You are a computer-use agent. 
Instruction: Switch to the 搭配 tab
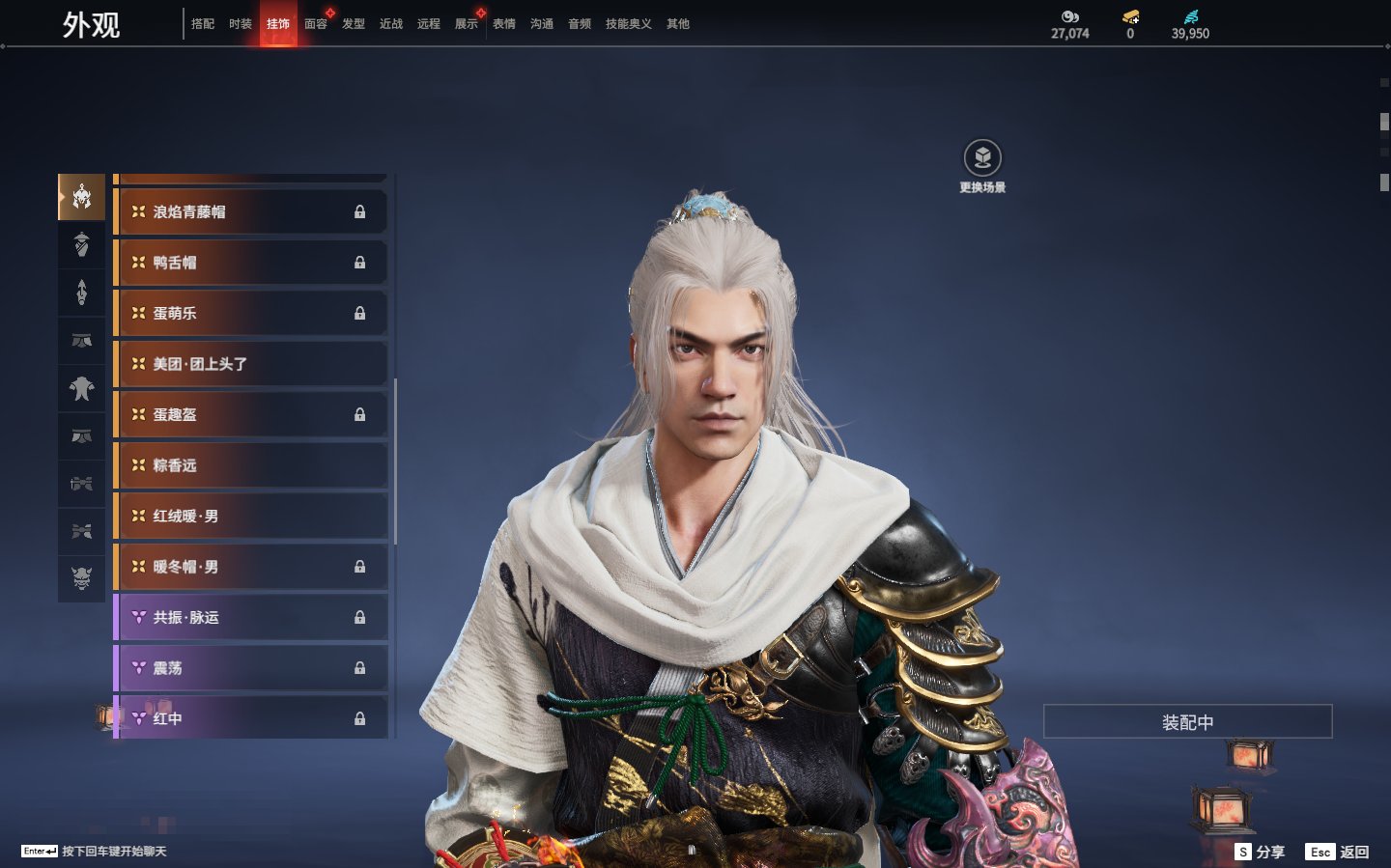point(203,24)
